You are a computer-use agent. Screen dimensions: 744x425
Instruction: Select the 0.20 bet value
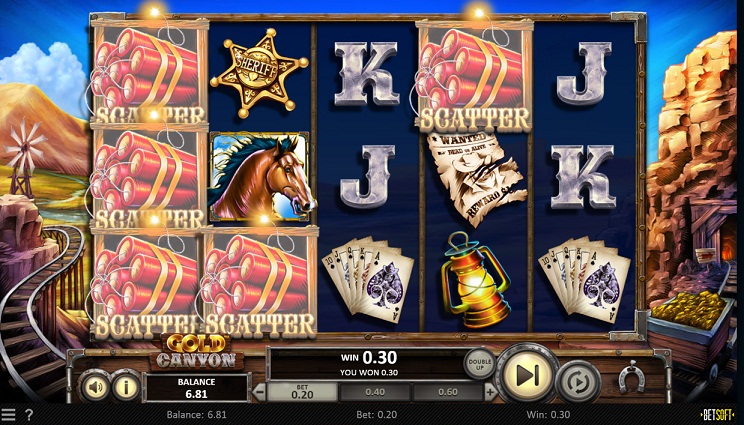tap(302, 393)
